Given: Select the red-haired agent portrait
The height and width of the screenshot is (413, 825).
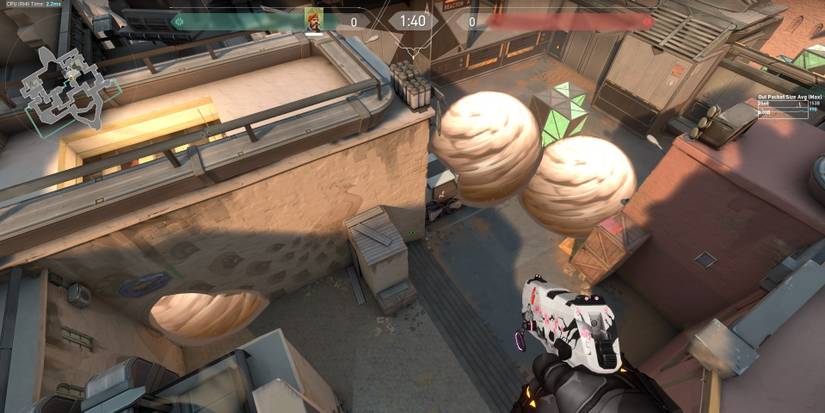Looking at the screenshot, I should pyautogui.click(x=314, y=21).
